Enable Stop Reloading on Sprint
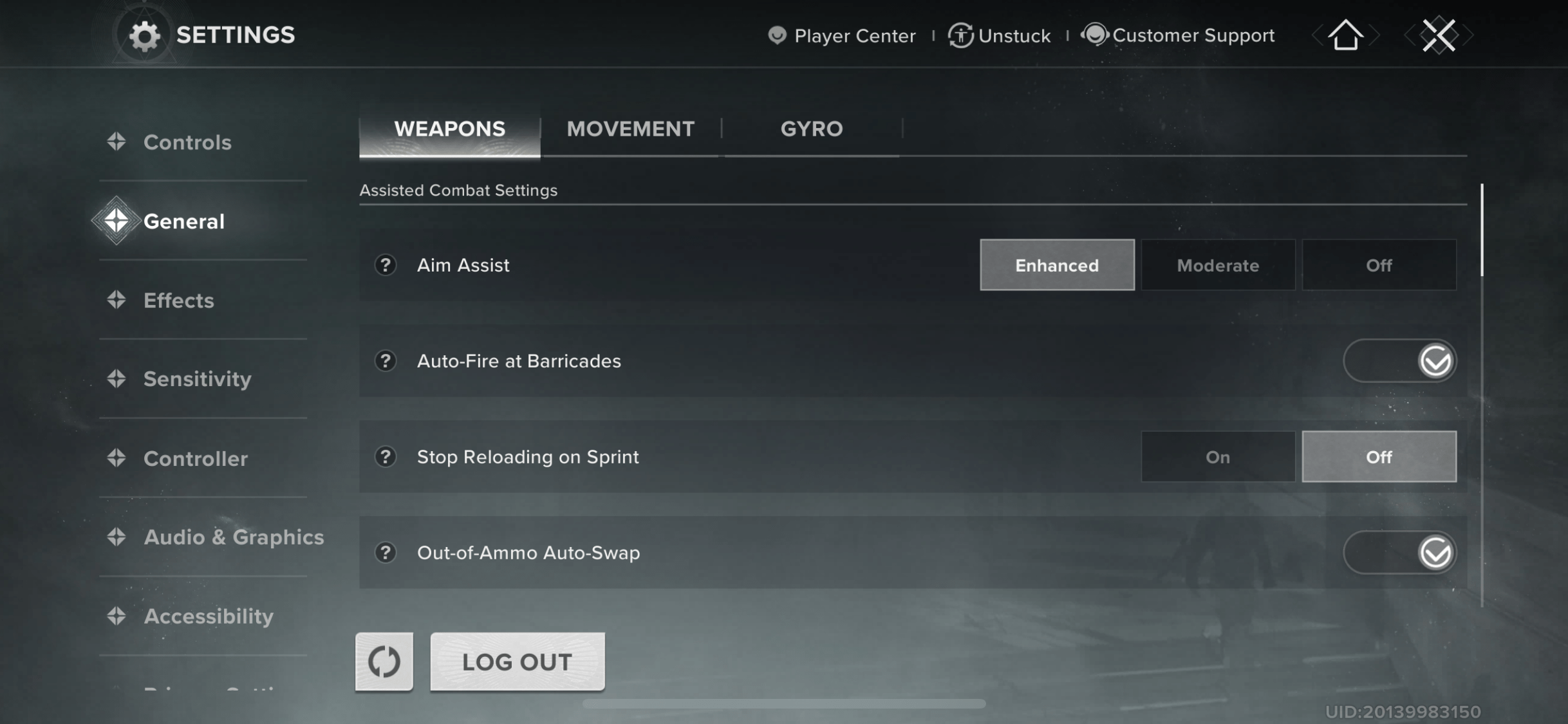Viewport: 1568px width, 724px height. click(x=1217, y=456)
